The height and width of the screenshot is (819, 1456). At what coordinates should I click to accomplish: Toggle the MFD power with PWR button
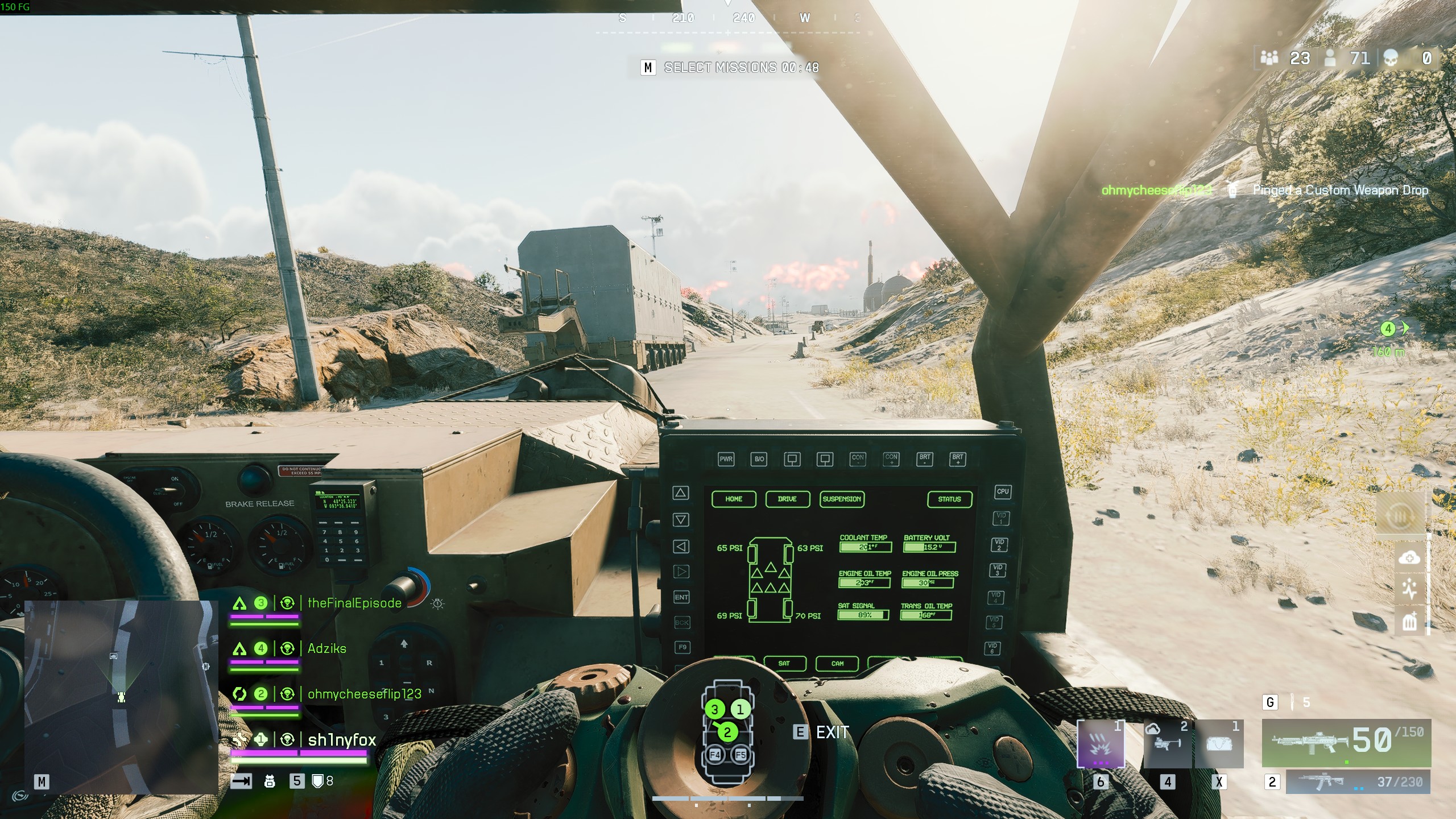[726, 459]
